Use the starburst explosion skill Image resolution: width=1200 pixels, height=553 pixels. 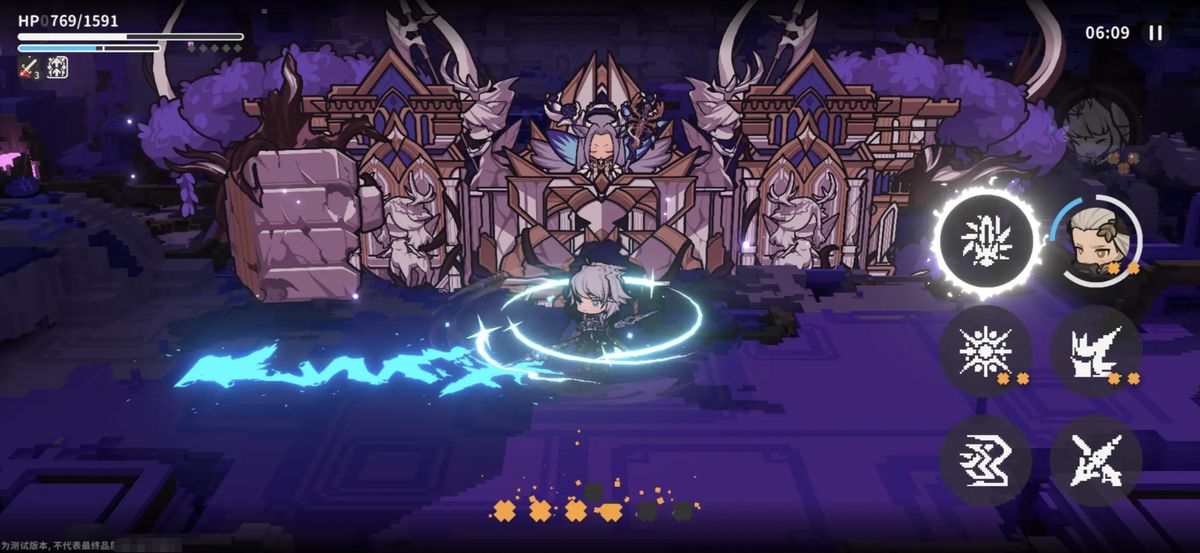click(985, 351)
